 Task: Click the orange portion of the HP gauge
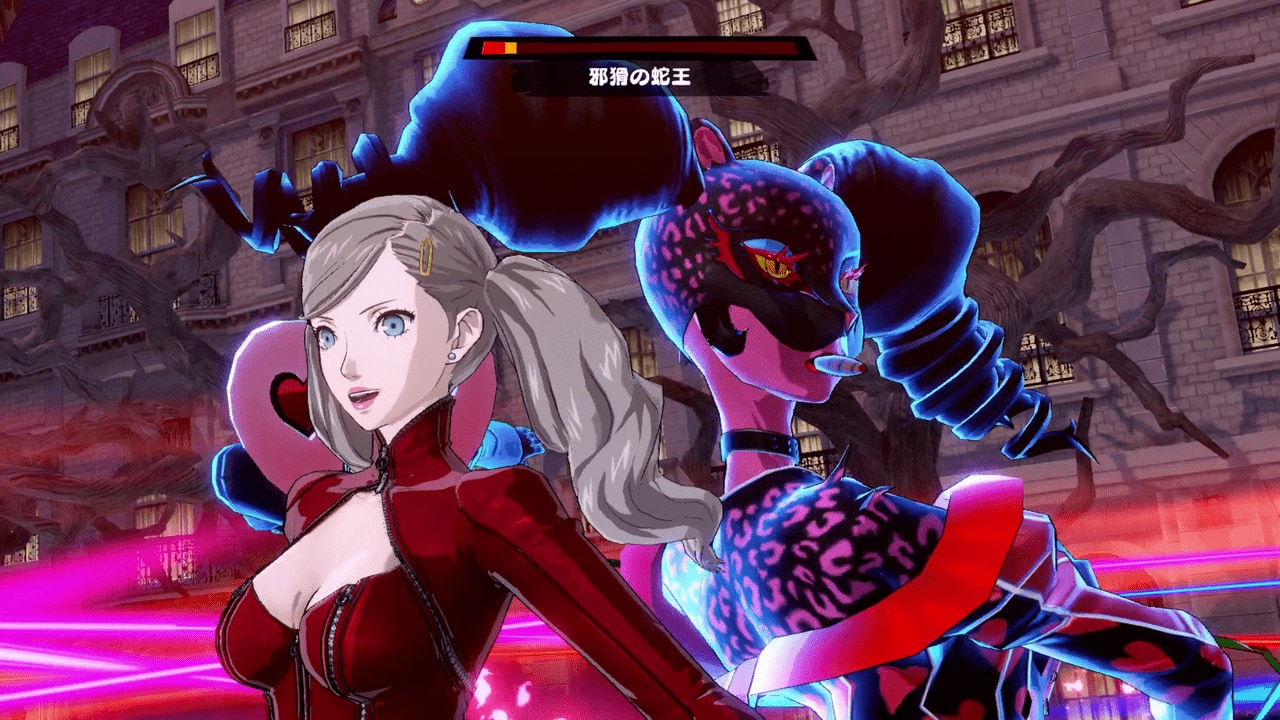coord(511,47)
